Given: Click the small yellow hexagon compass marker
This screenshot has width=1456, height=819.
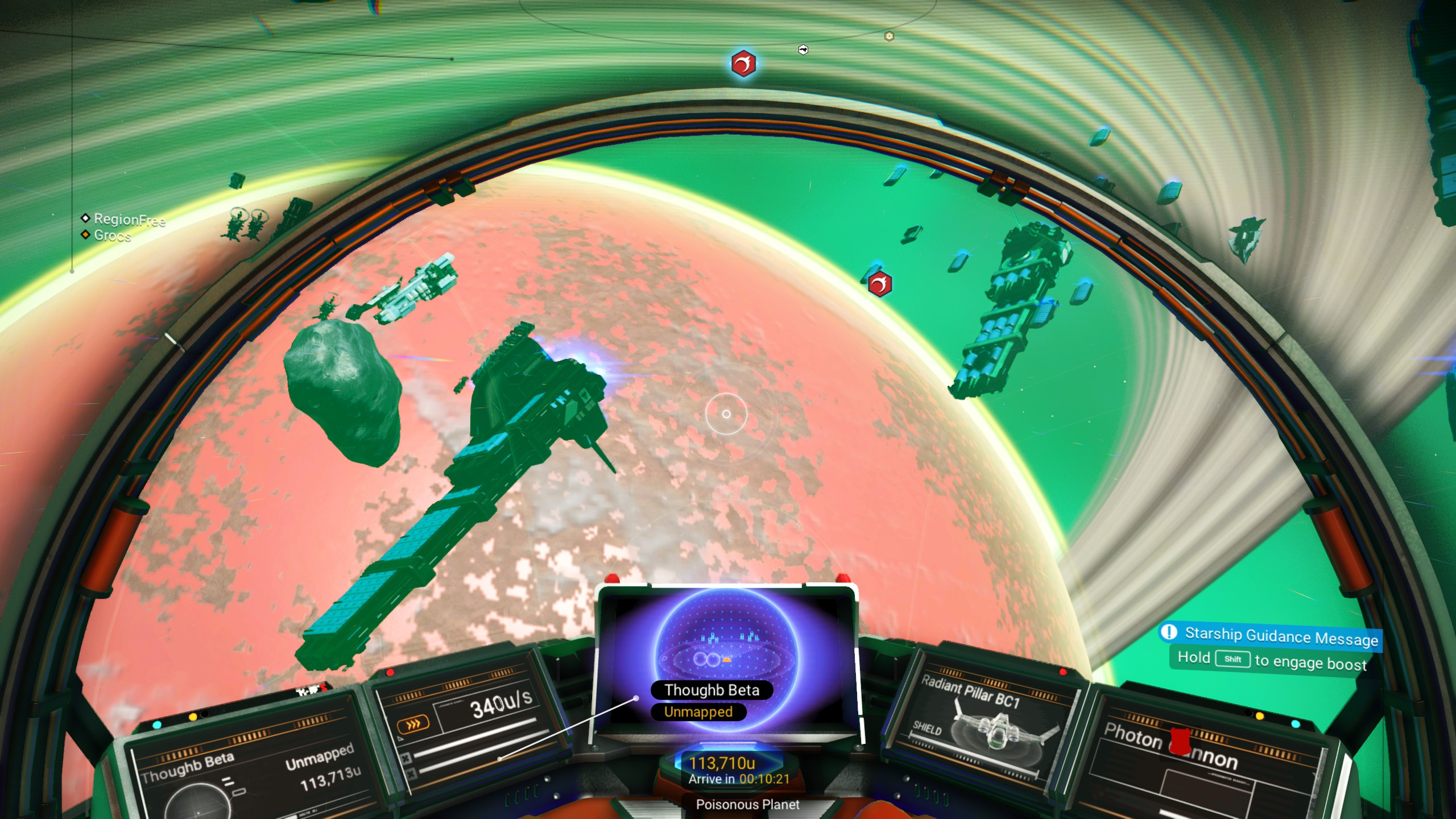Looking at the screenshot, I should [x=890, y=36].
